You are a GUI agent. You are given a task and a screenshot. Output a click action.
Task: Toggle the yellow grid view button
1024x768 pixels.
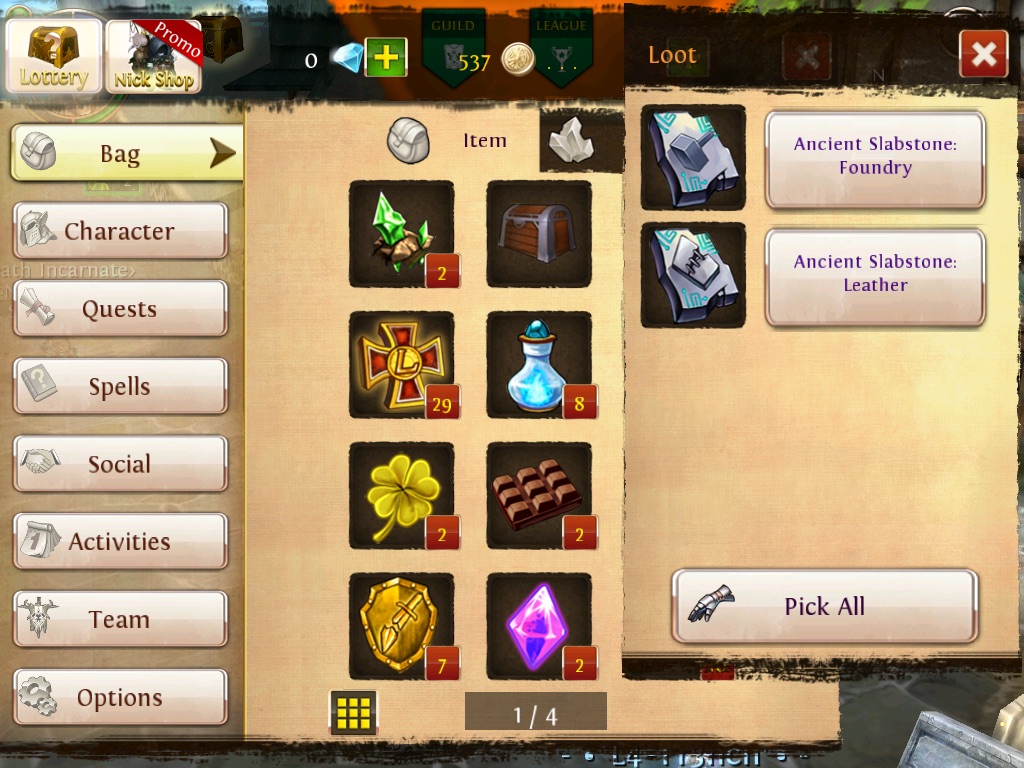[x=353, y=712]
